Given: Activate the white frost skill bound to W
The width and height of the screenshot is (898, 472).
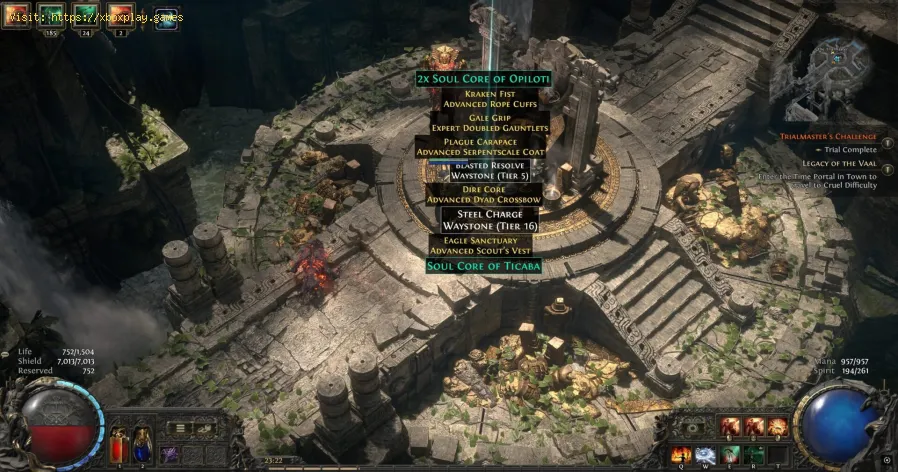Looking at the screenshot, I should pyautogui.click(x=705, y=454).
